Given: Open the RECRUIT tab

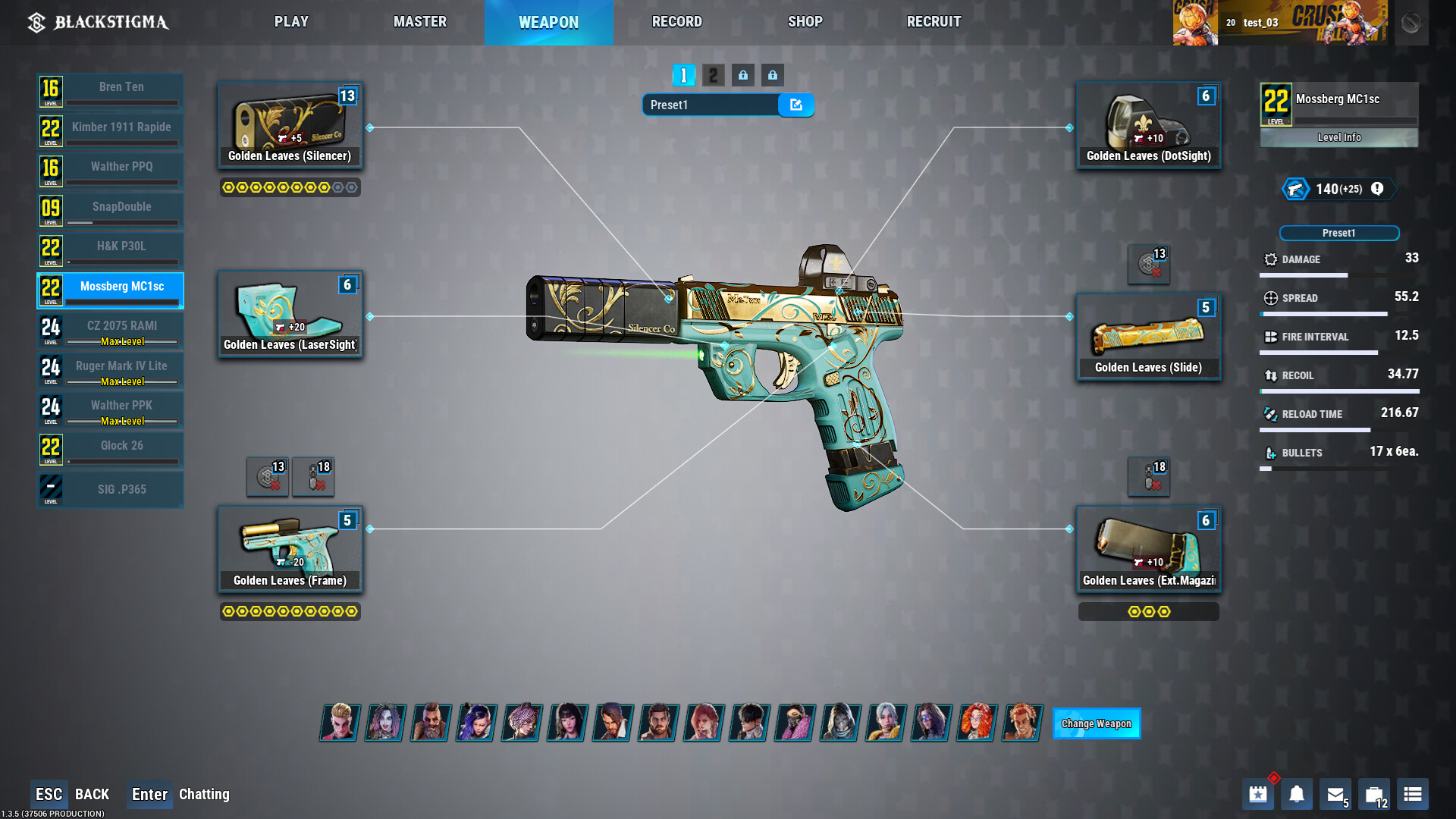Looking at the screenshot, I should 934,22.
